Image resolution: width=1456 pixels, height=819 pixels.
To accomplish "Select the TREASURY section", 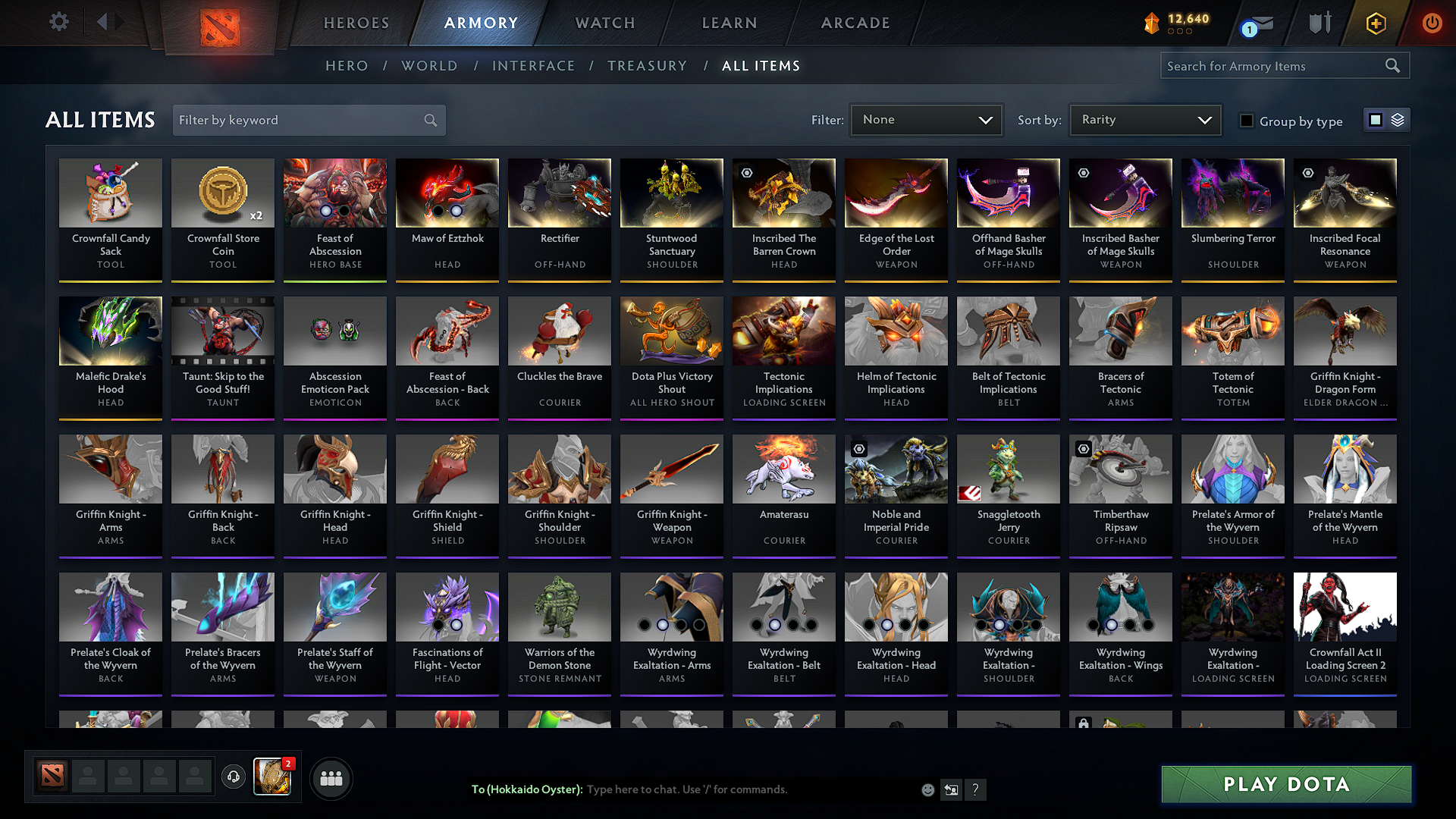I will (x=647, y=65).
